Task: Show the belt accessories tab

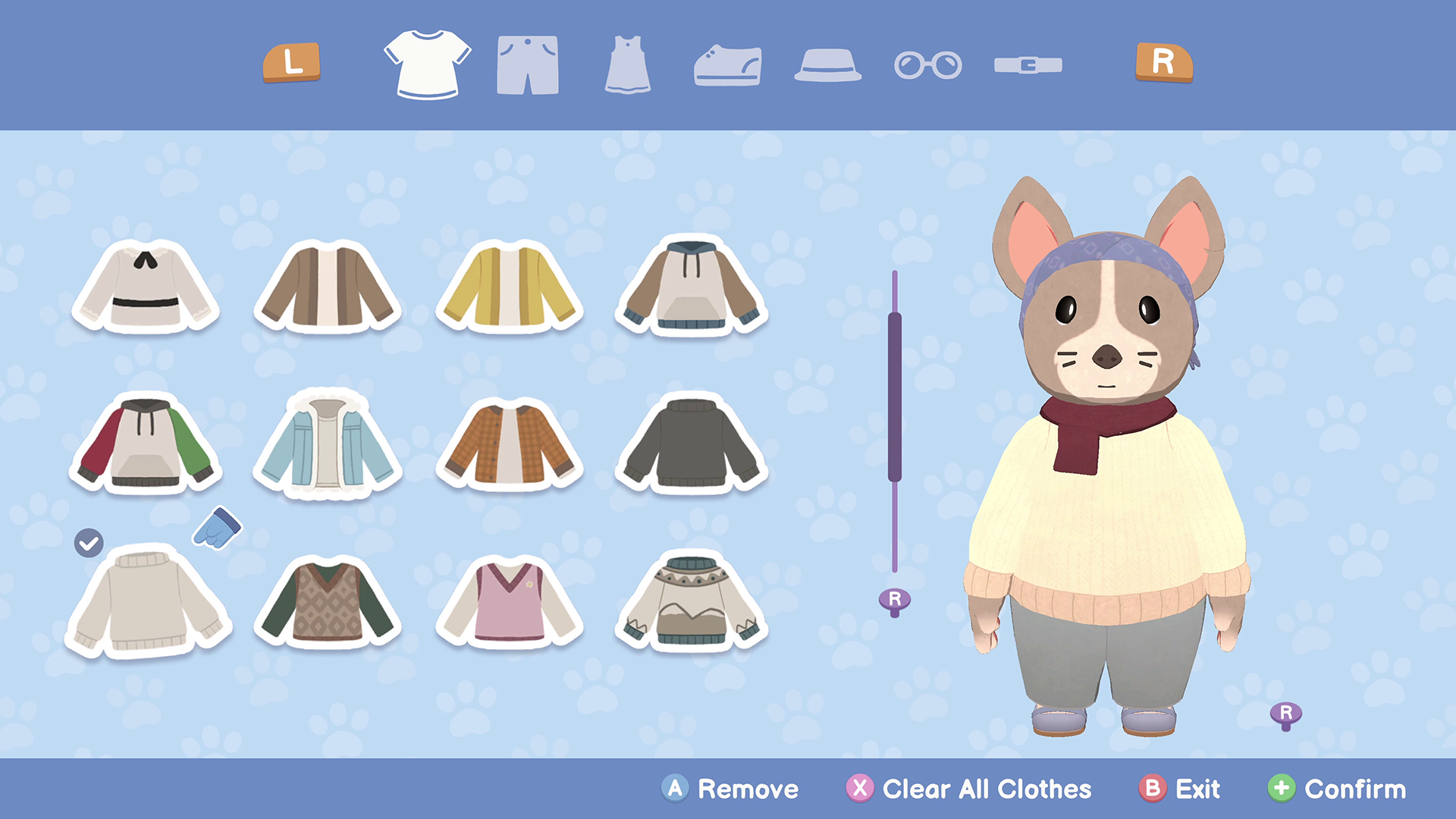Action: 1028,65
